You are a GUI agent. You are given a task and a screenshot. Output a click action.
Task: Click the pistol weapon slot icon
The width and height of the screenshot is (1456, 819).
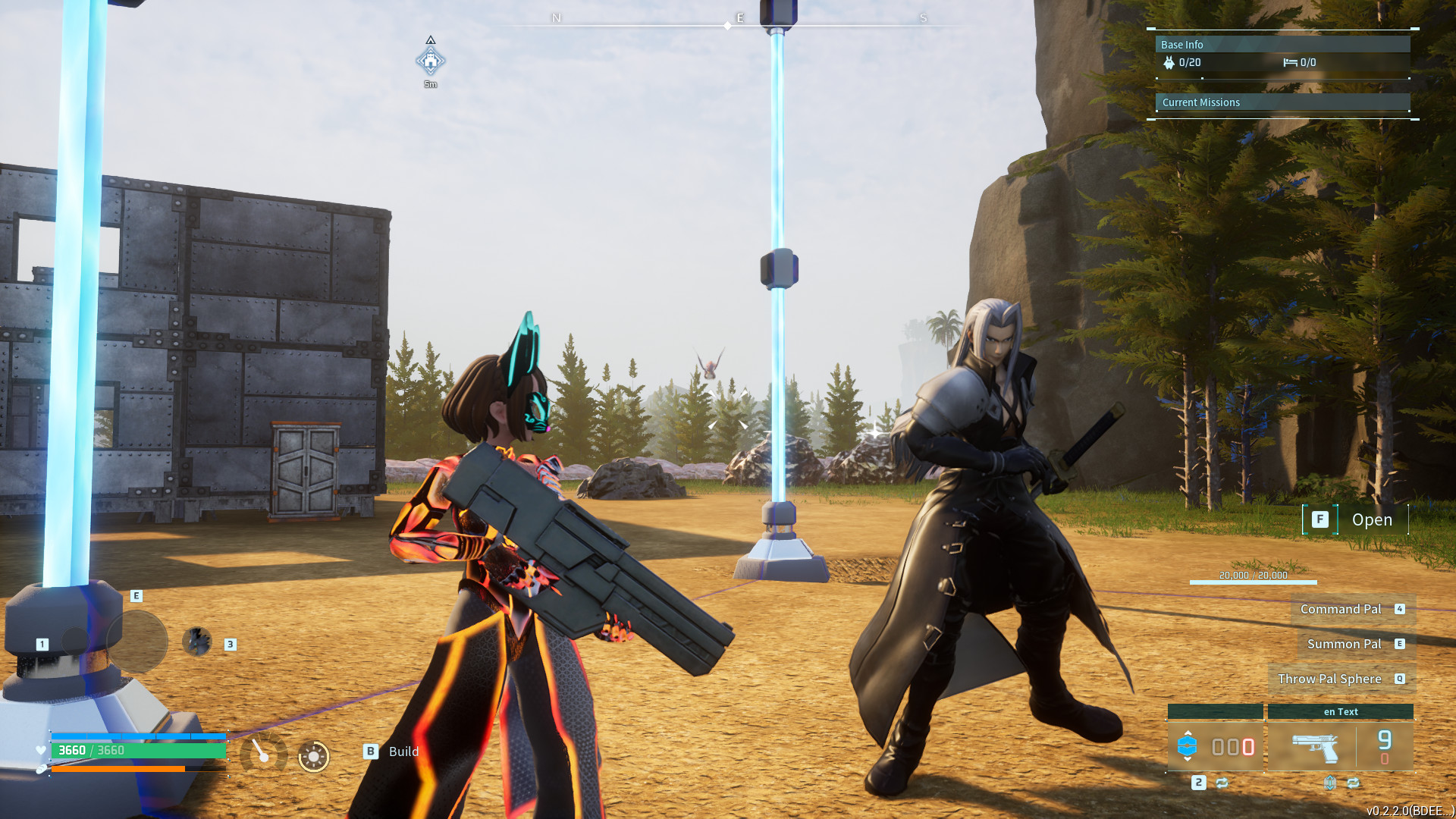tap(1314, 748)
